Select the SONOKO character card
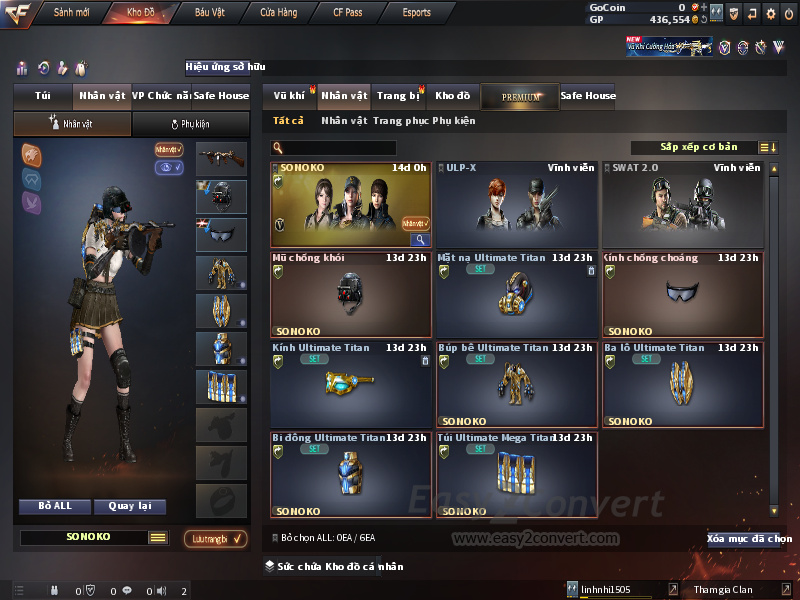The image size is (800, 600). 351,204
